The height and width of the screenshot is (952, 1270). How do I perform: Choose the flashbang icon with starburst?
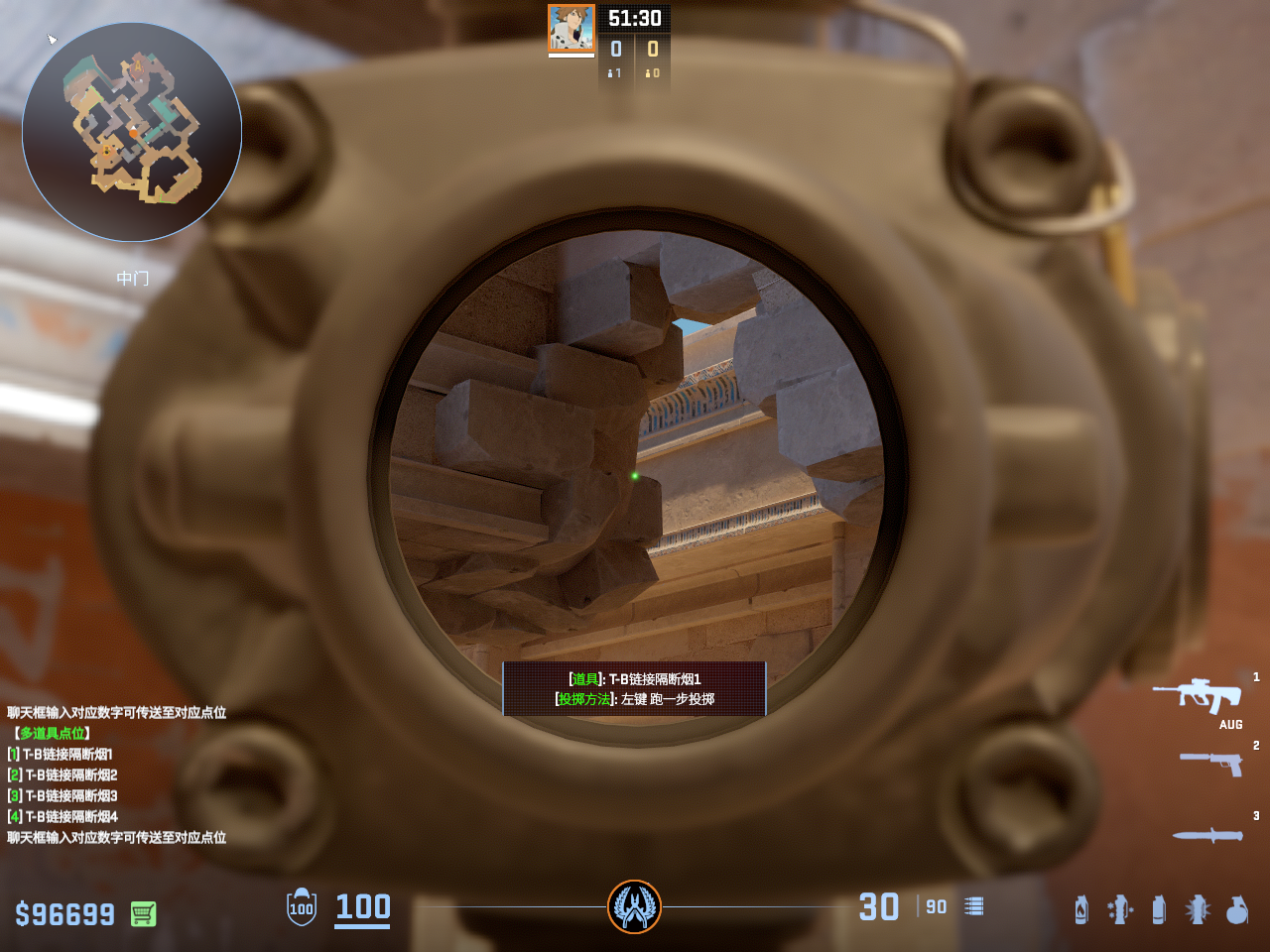click(1198, 909)
